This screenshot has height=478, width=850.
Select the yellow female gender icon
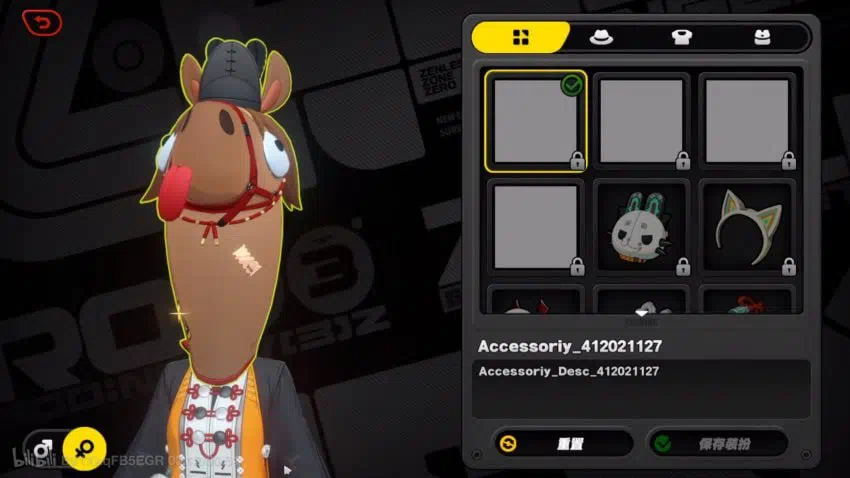click(x=84, y=446)
